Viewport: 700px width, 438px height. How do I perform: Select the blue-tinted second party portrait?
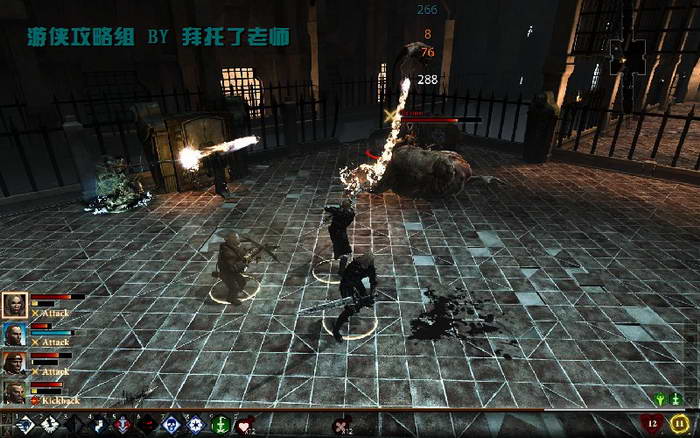(15, 334)
